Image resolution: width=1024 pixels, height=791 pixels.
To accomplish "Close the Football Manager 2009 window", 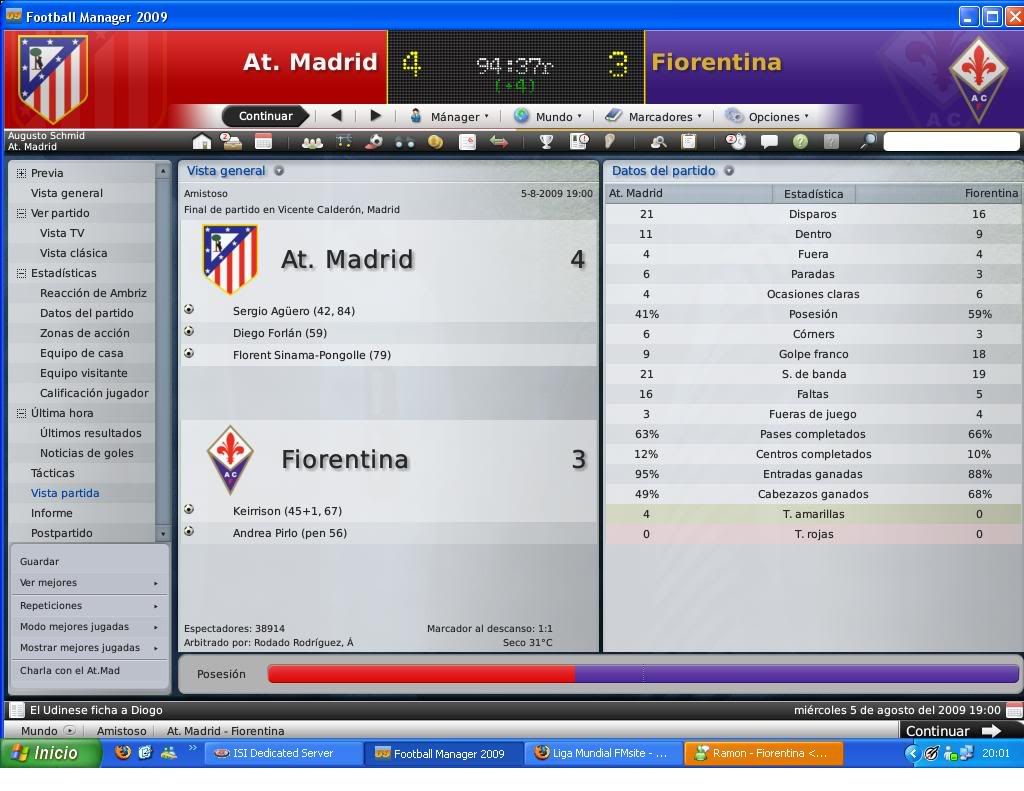I will click(x=1010, y=16).
